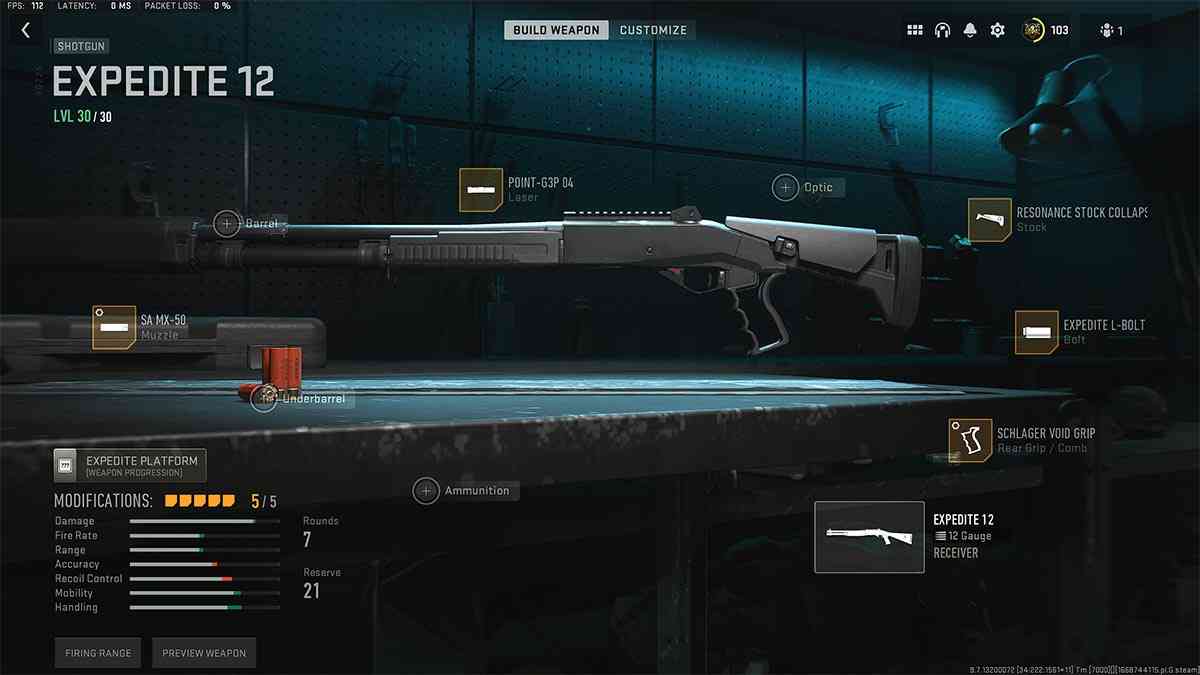Change the Schlager Void Grip
The width and height of the screenshot is (1200, 675).
click(x=970, y=440)
